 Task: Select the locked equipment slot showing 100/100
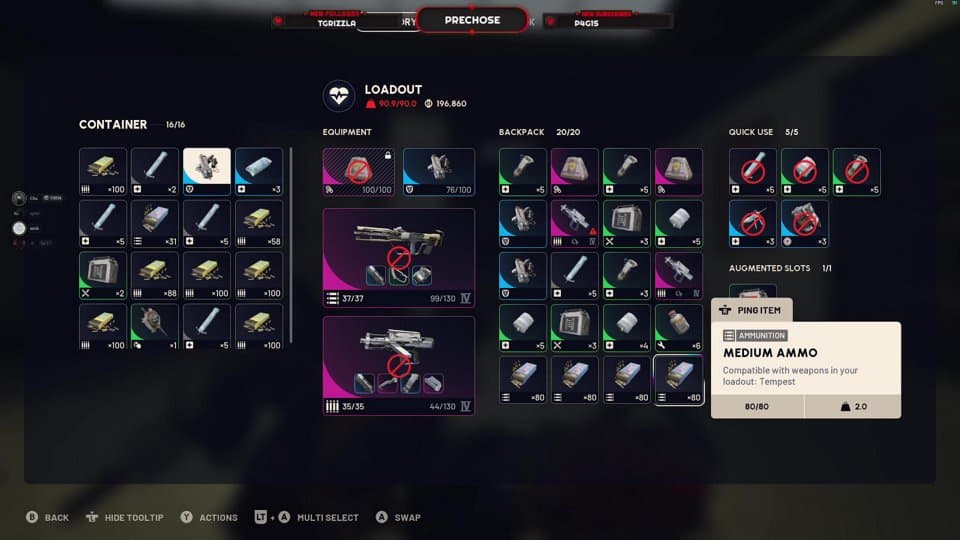358,172
